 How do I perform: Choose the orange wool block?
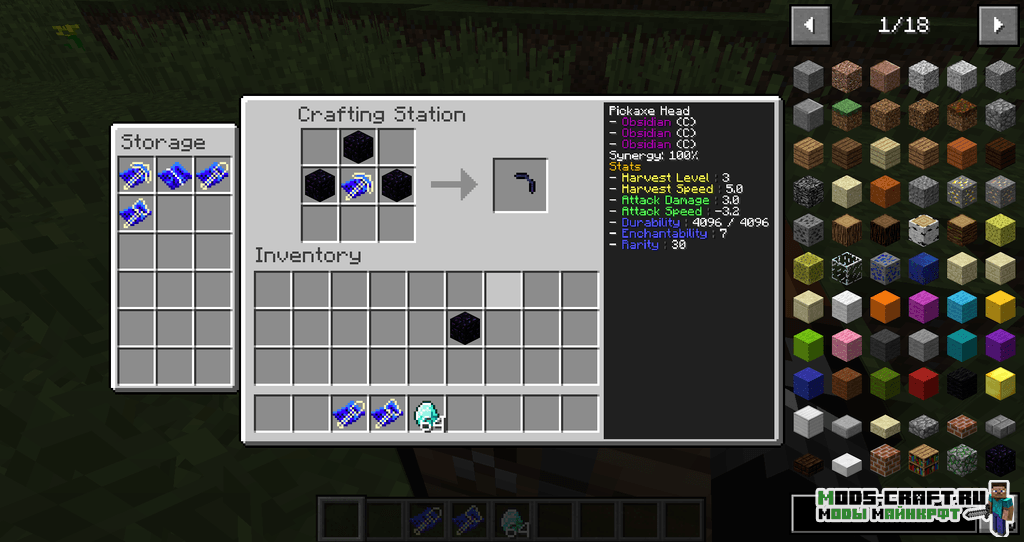(886, 306)
